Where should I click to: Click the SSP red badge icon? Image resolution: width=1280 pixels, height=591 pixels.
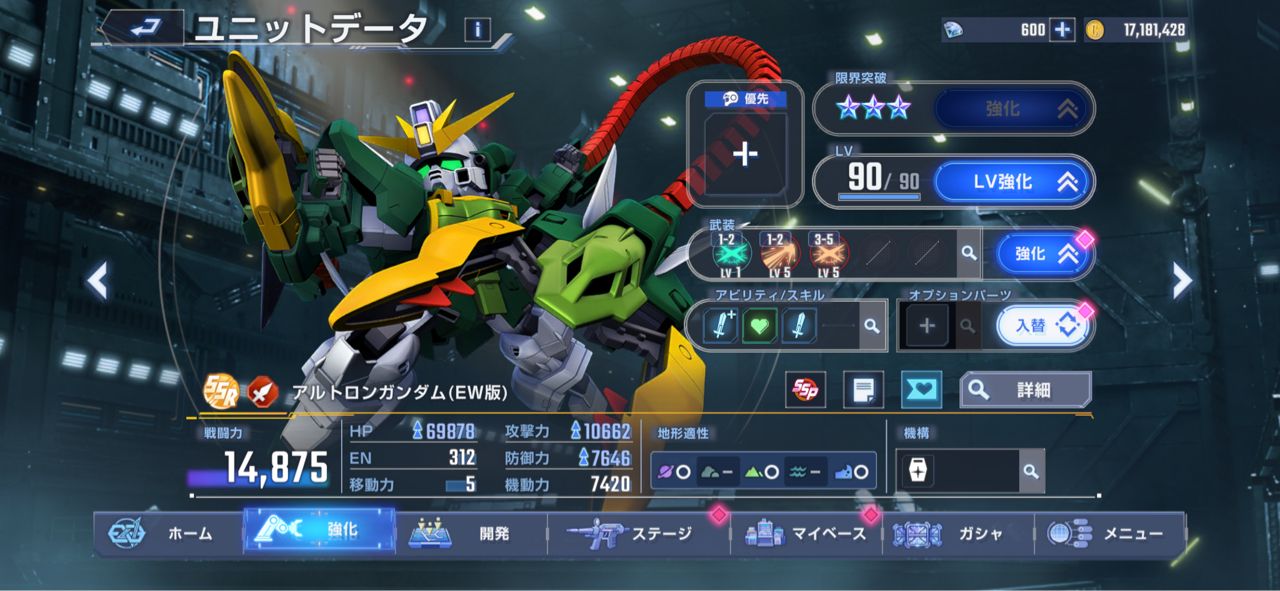coord(803,390)
